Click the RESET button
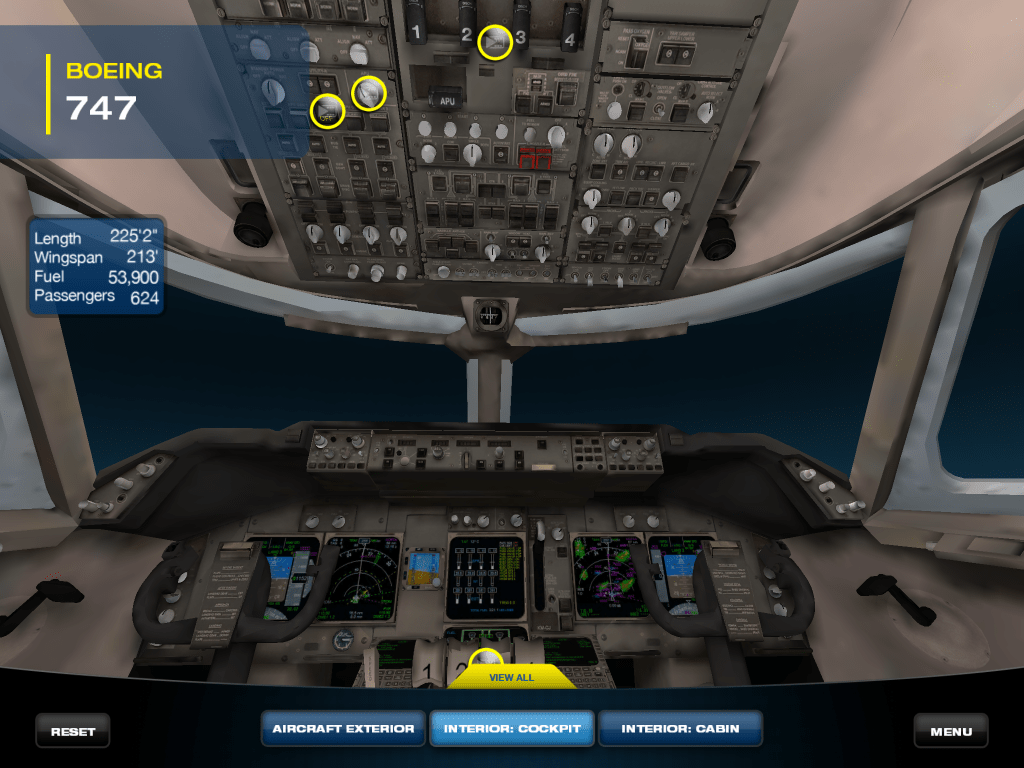1024x768 pixels. click(73, 731)
